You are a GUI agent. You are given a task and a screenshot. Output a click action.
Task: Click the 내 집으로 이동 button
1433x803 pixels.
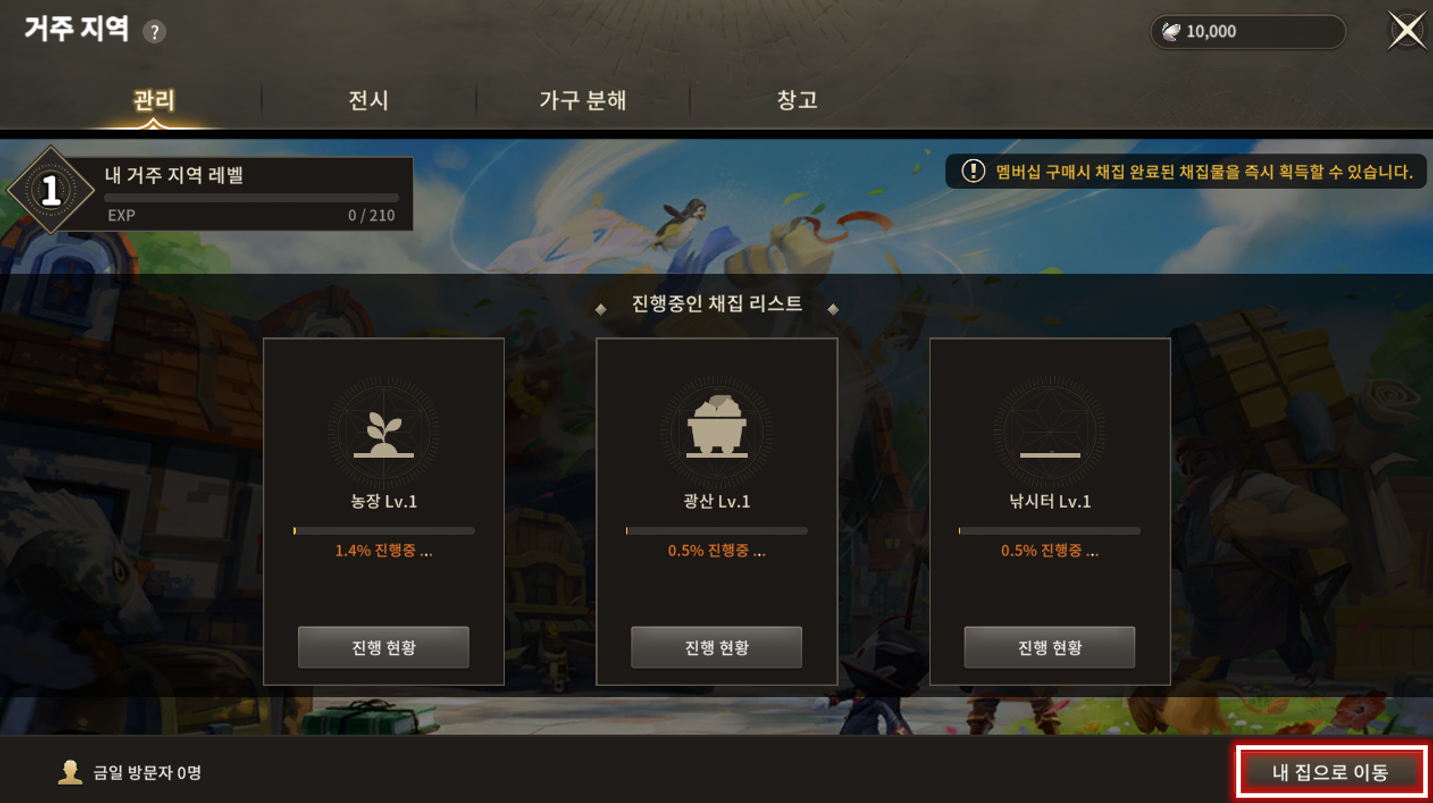(x=1330, y=772)
